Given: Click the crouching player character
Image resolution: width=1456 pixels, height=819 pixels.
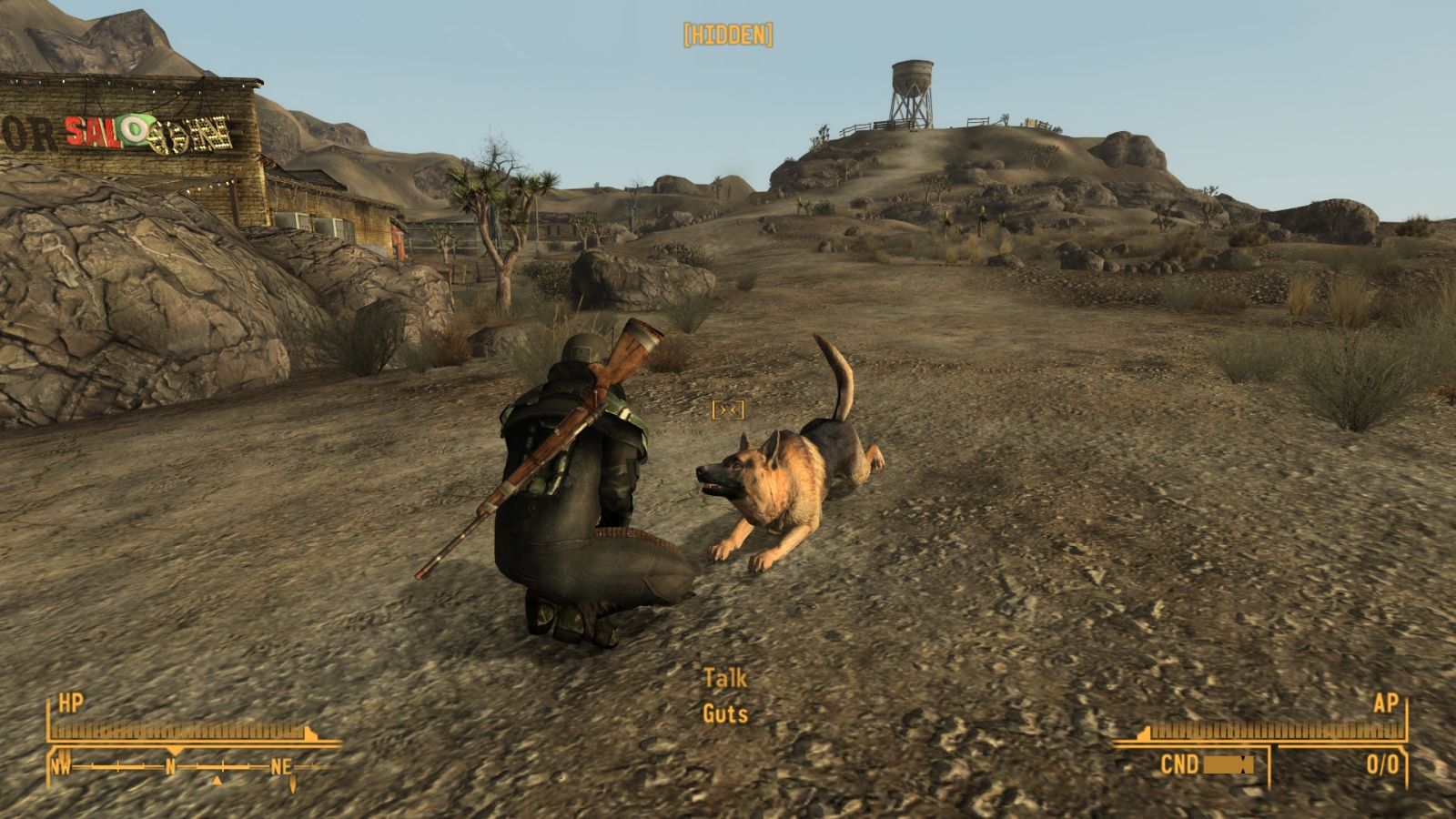Looking at the screenshot, I should pos(573,473).
